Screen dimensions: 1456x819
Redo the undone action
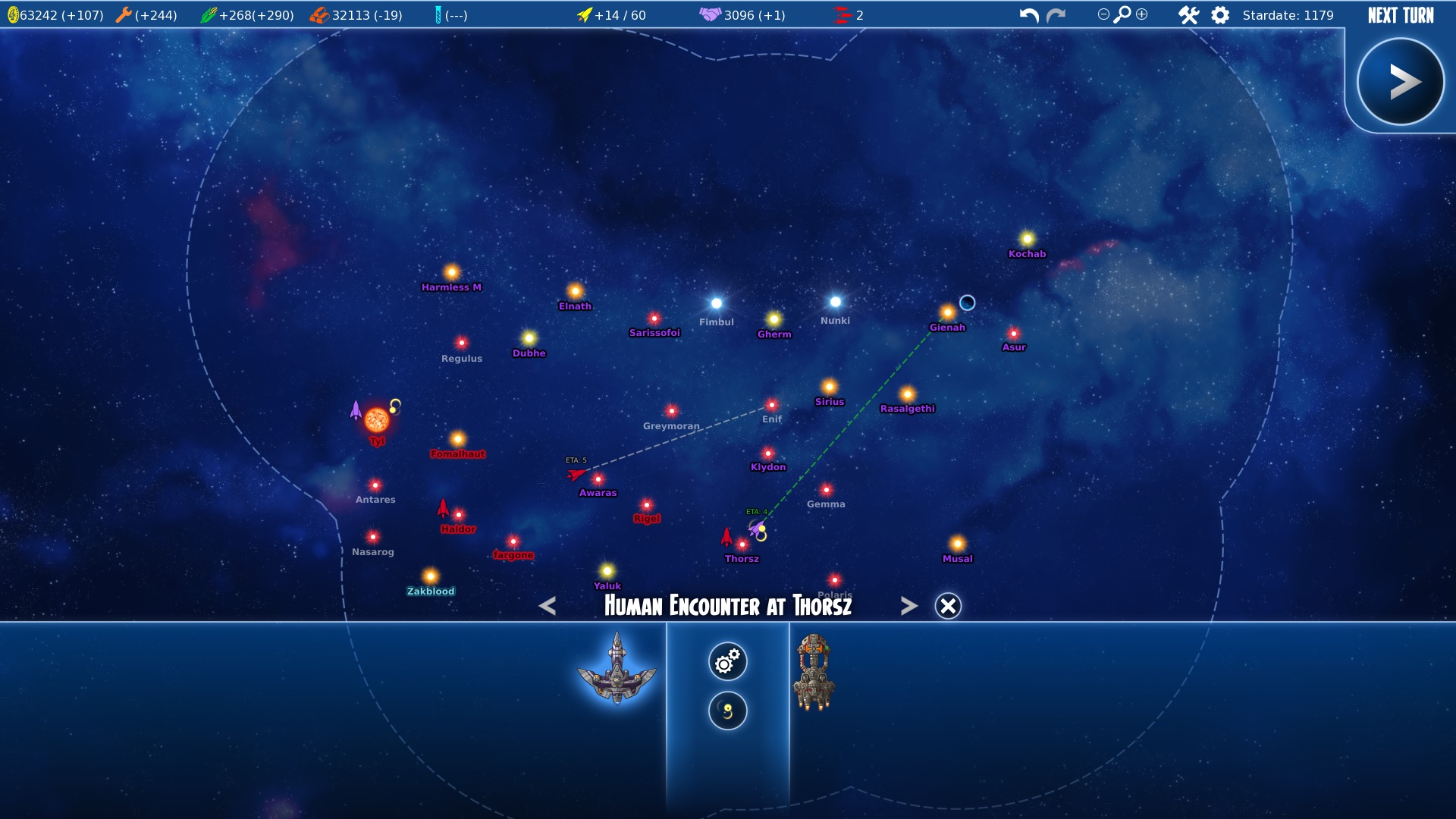click(x=1056, y=15)
